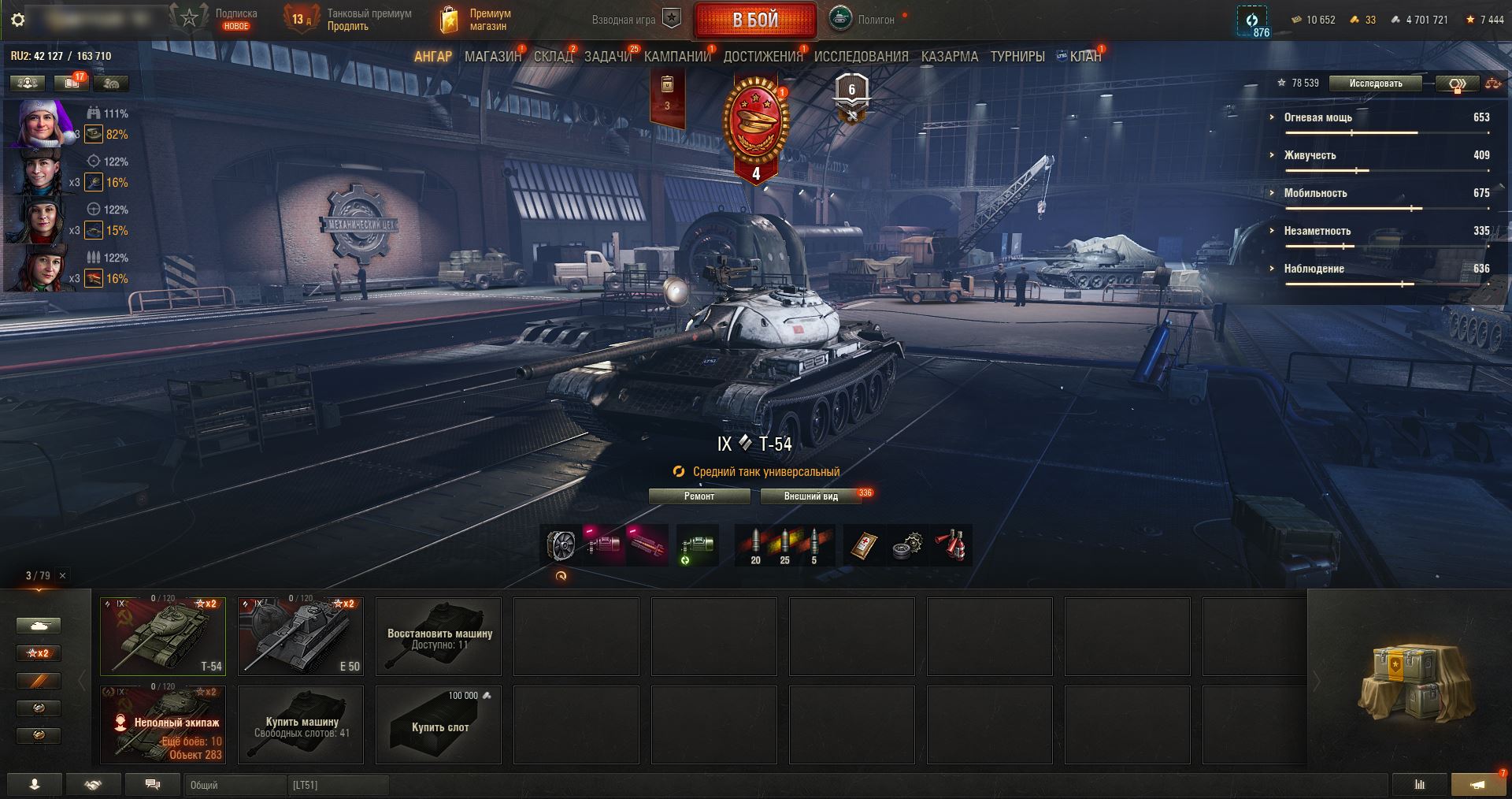
Task: Select the Объект 283 tank tile
Action: click(163, 725)
